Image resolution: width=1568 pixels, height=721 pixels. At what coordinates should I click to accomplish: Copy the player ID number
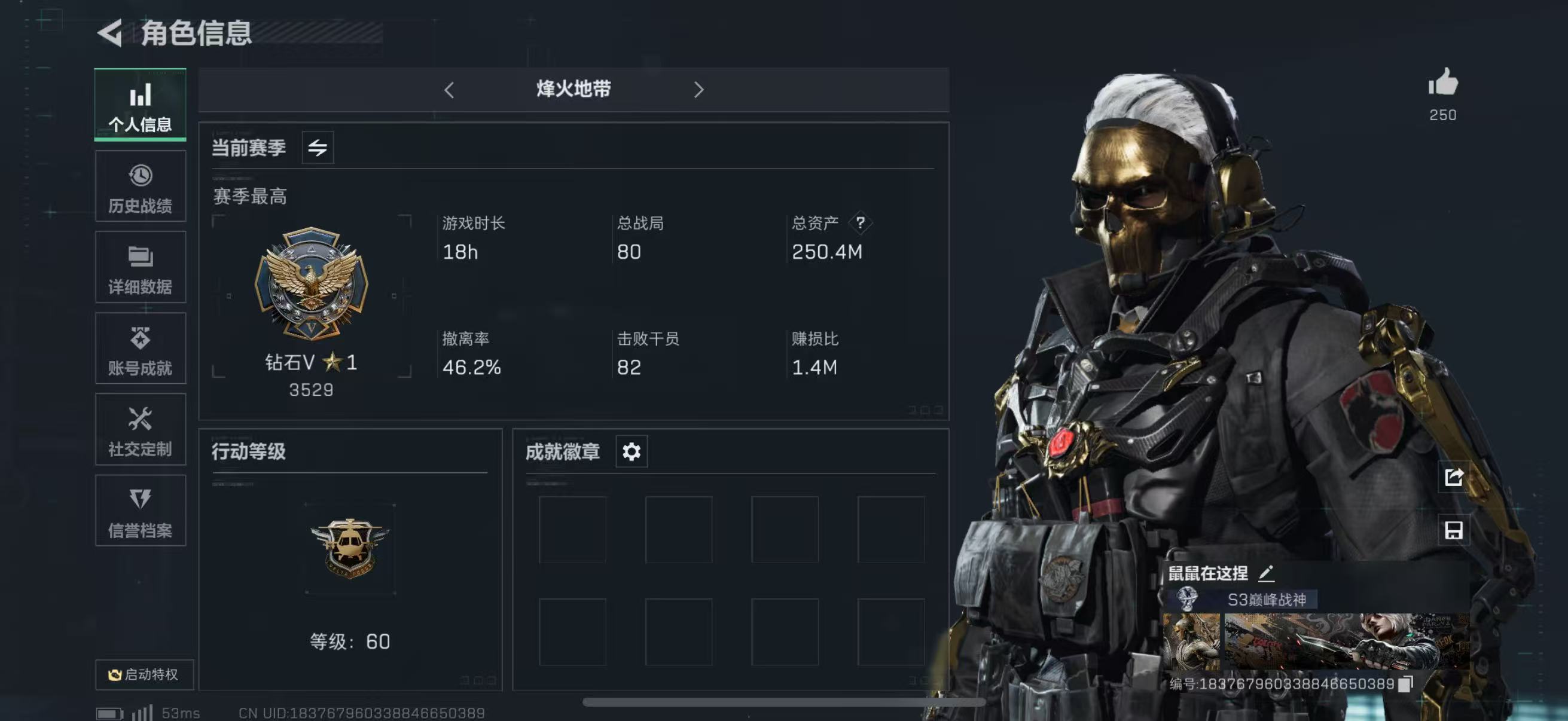1405,684
